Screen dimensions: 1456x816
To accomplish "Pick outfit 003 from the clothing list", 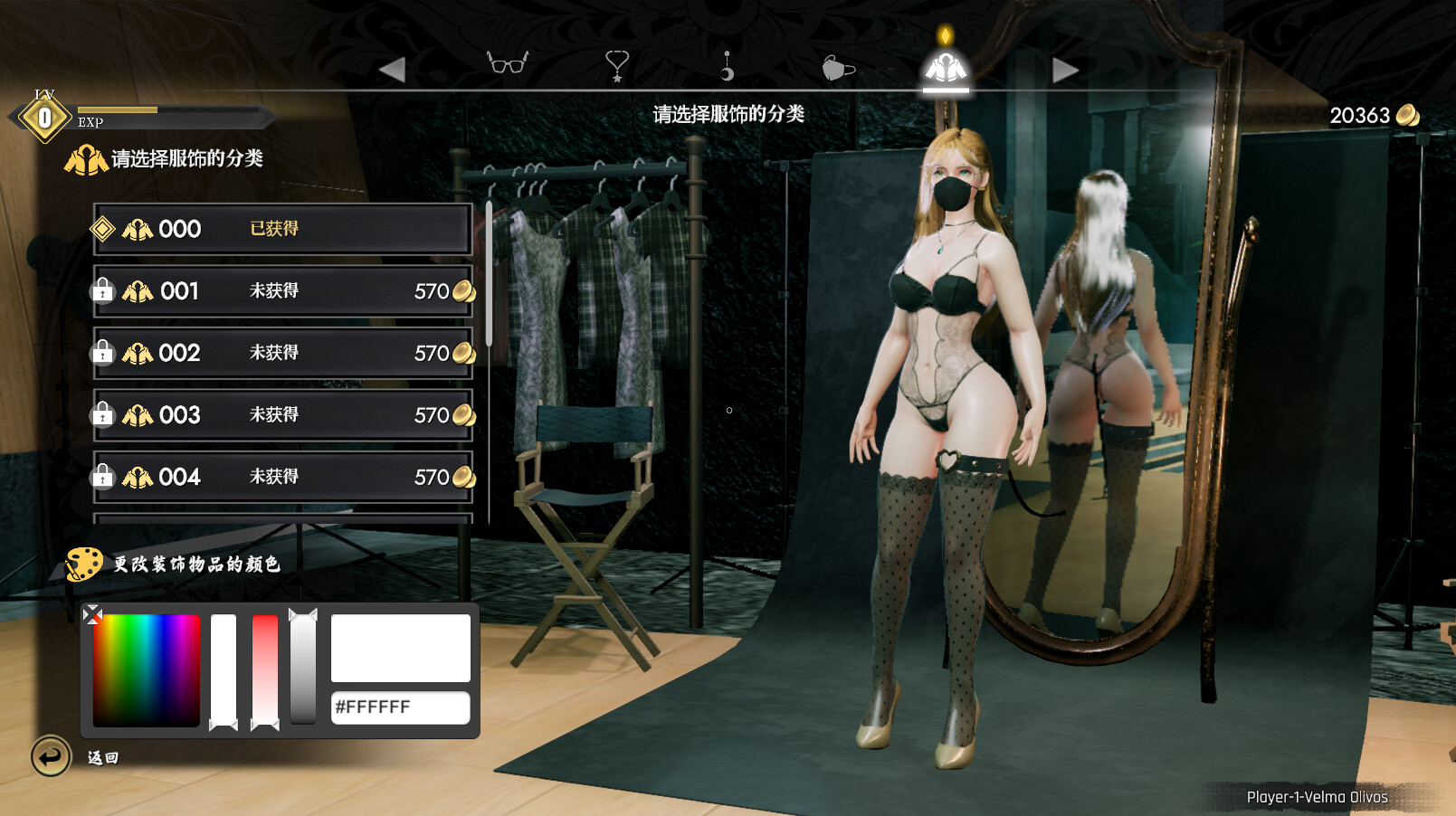I will pos(282,415).
